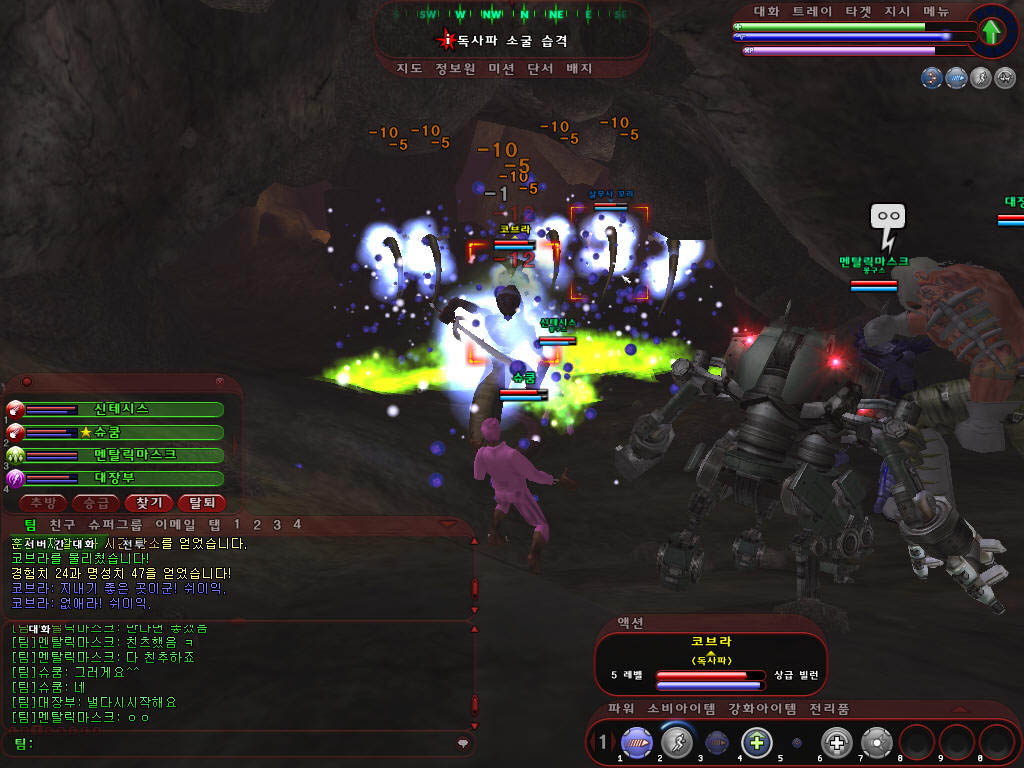This screenshot has height=768, width=1024.
Task: Switch to the 친구 friends tab
Action: click(62, 524)
